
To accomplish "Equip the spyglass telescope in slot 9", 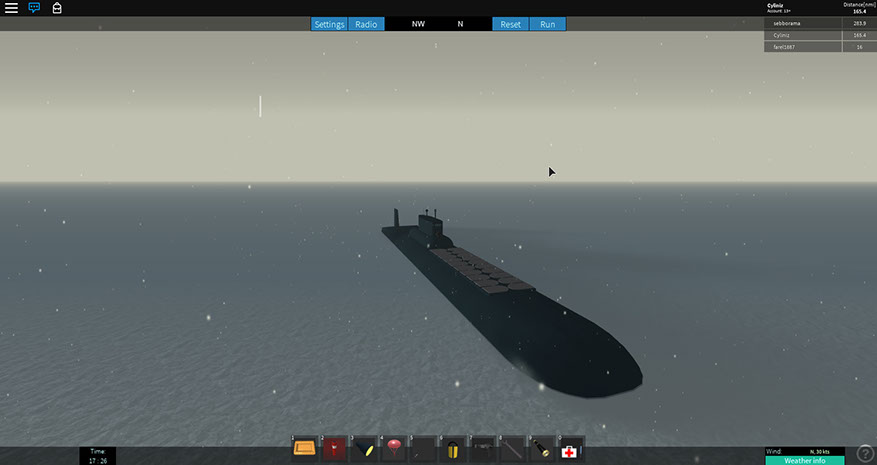I will point(541,449).
